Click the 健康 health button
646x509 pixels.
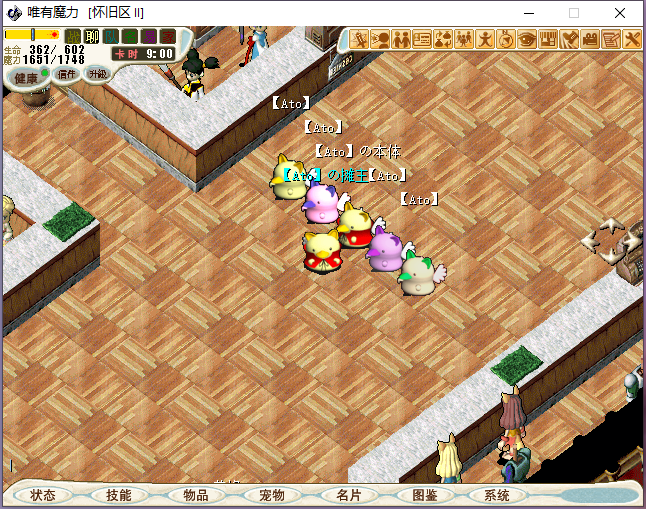tap(27, 78)
